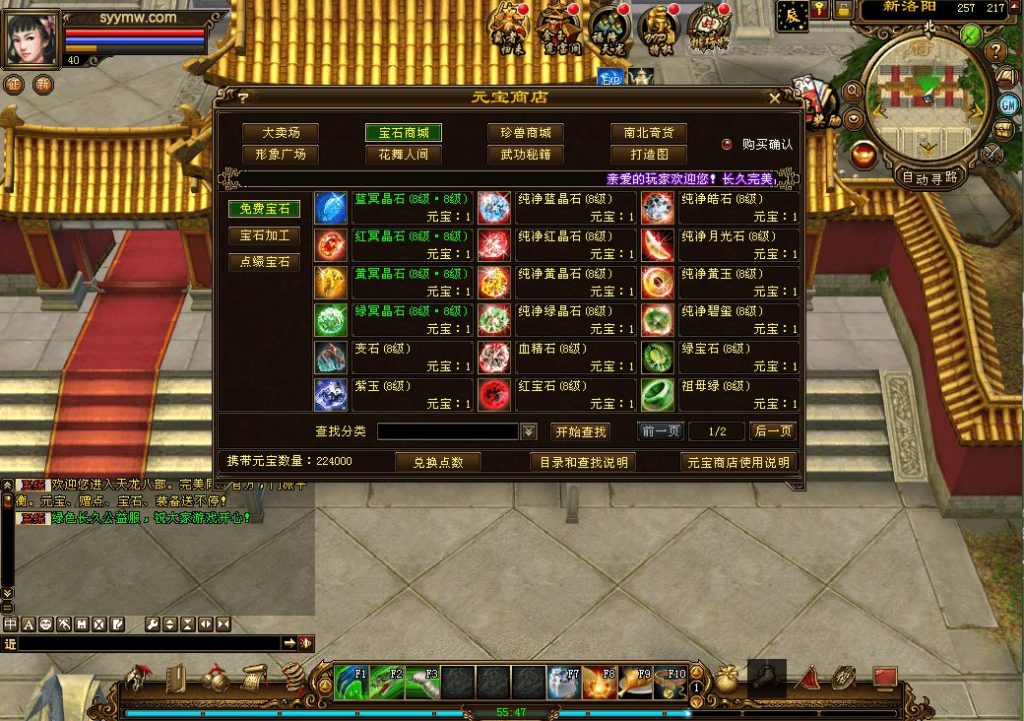Switch to the 大卖场 shop tab
Image resolution: width=1024 pixels, height=721 pixels.
point(280,133)
